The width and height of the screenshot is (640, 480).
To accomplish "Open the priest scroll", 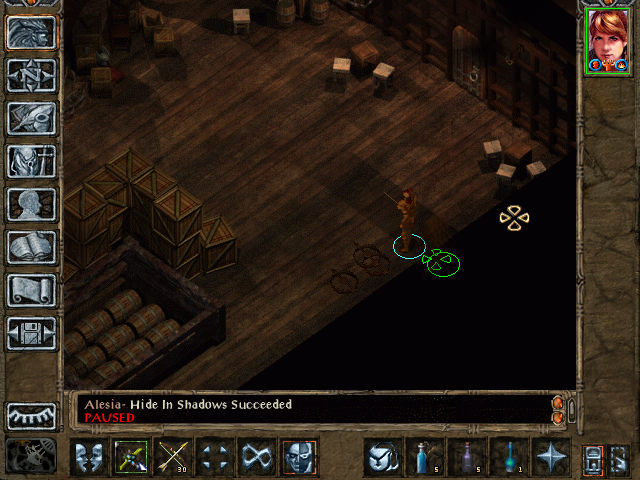I will click(31, 290).
